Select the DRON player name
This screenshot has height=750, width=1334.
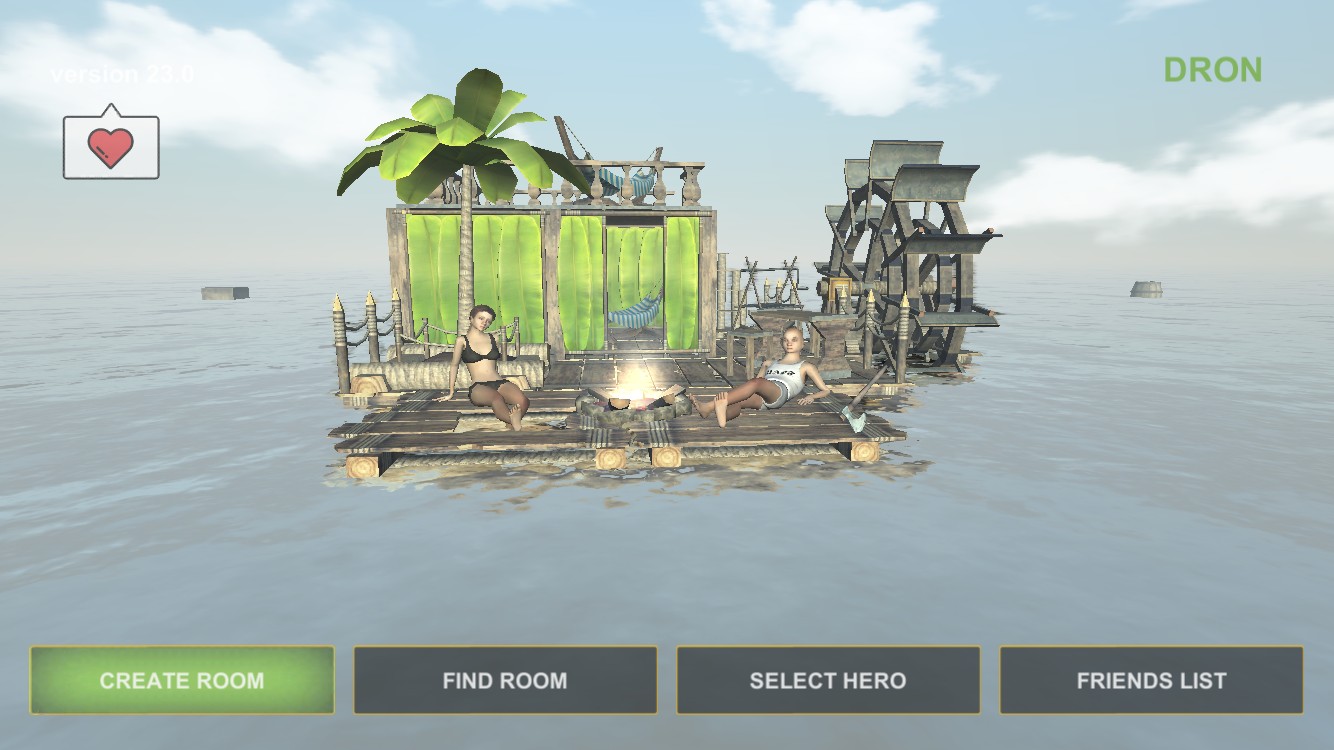coord(1212,70)
